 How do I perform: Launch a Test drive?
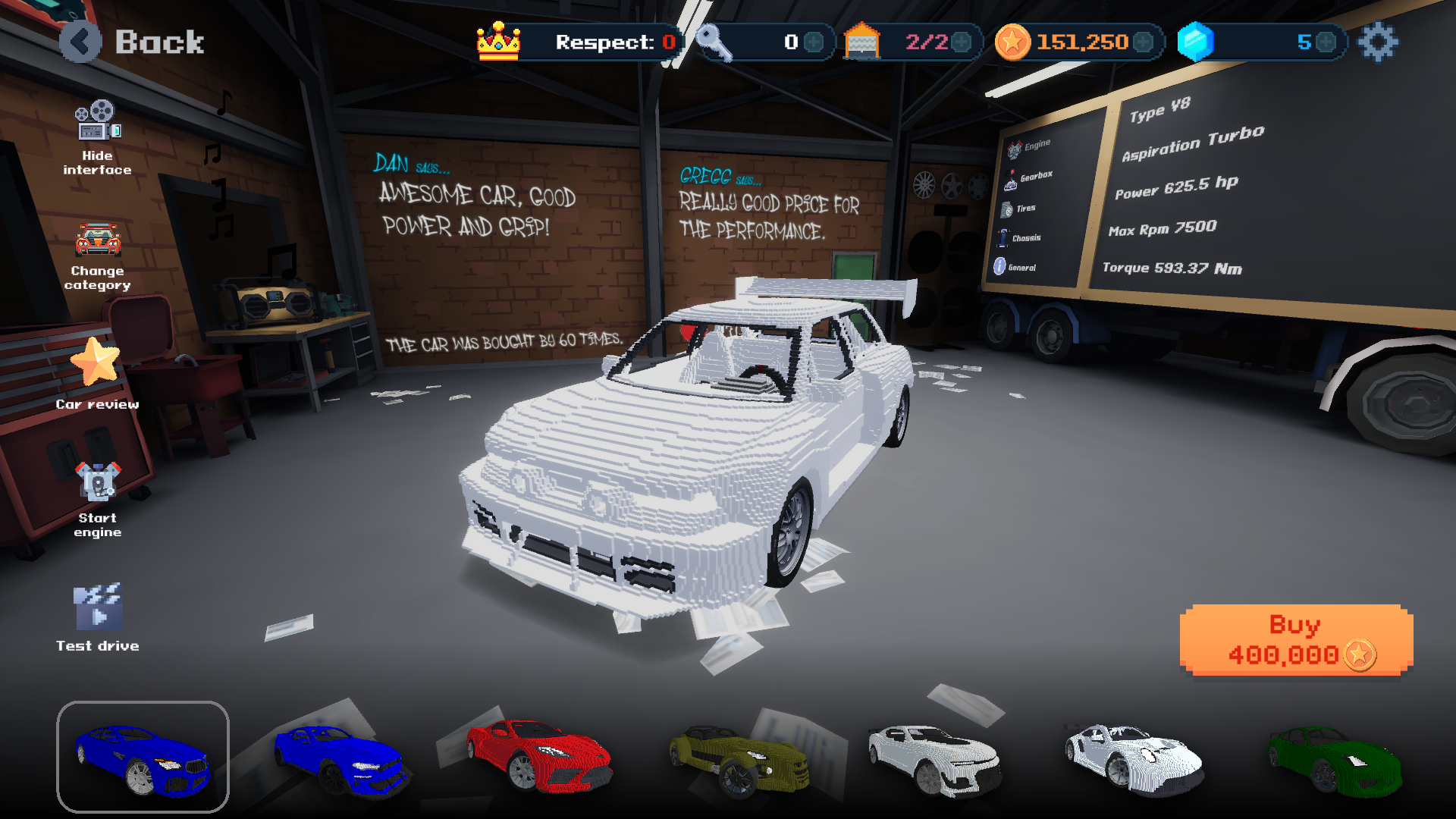[99, 607]
